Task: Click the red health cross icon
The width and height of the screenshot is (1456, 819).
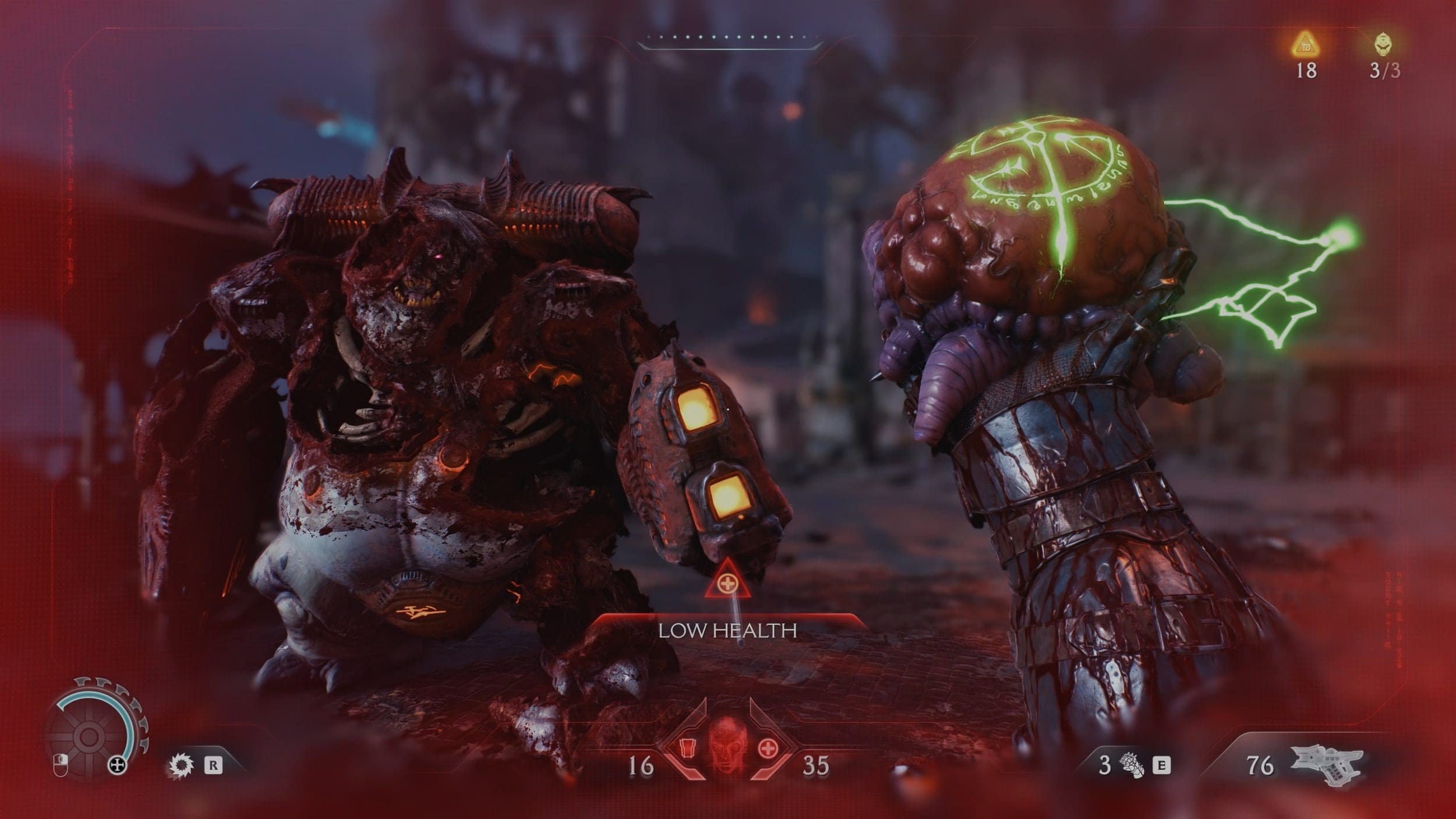Action: [x=768, y=747]
